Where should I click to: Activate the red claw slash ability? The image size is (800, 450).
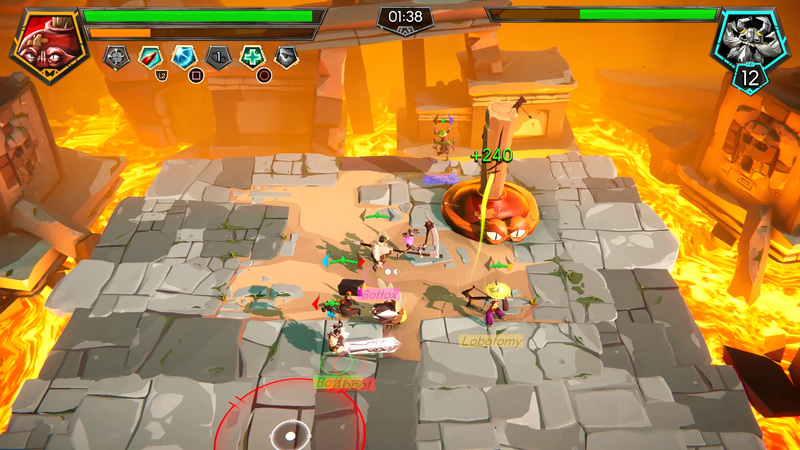[150, 57]
